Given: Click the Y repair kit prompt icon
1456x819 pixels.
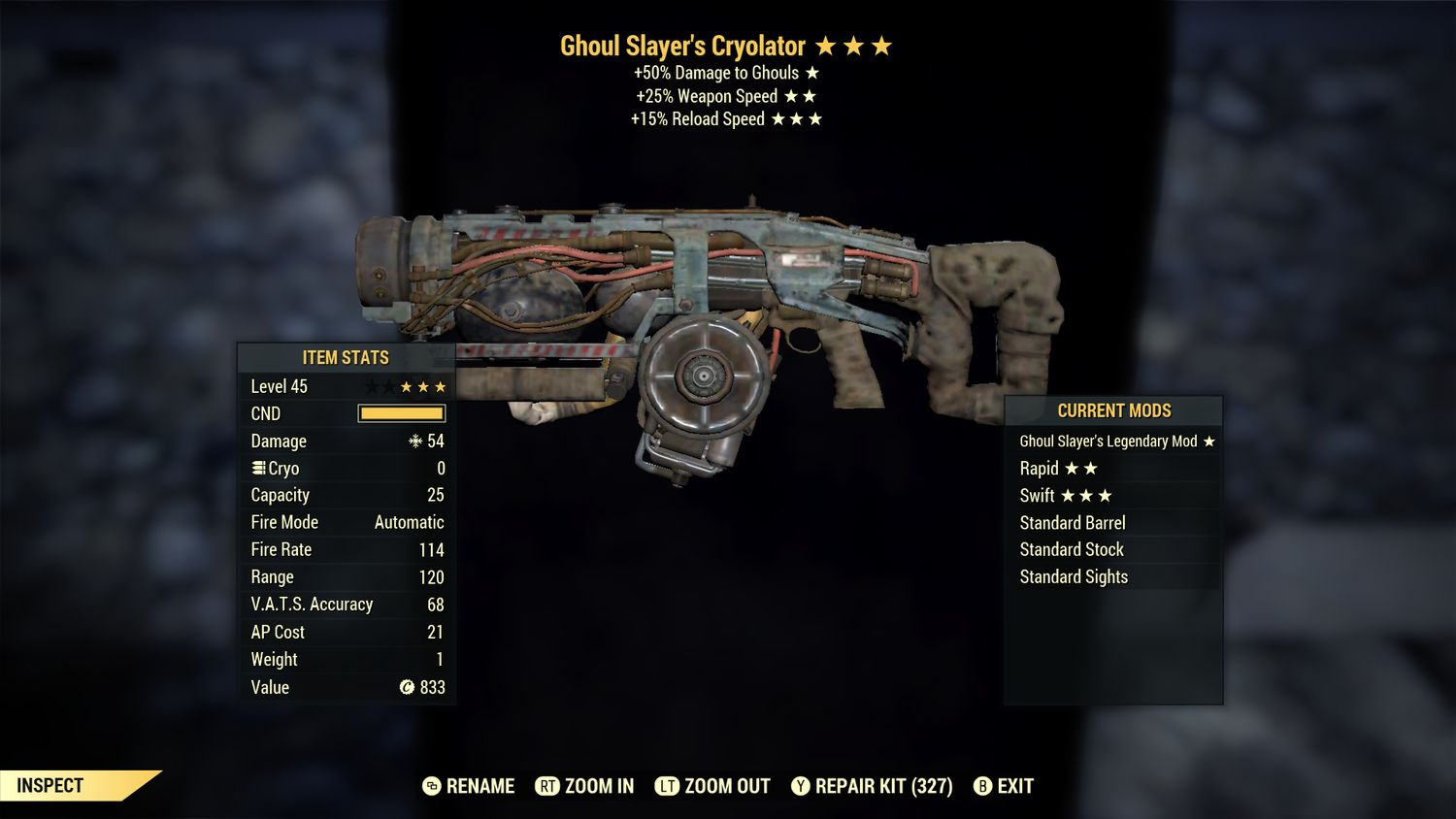Looking at the screenshot, I should (803, 786).
